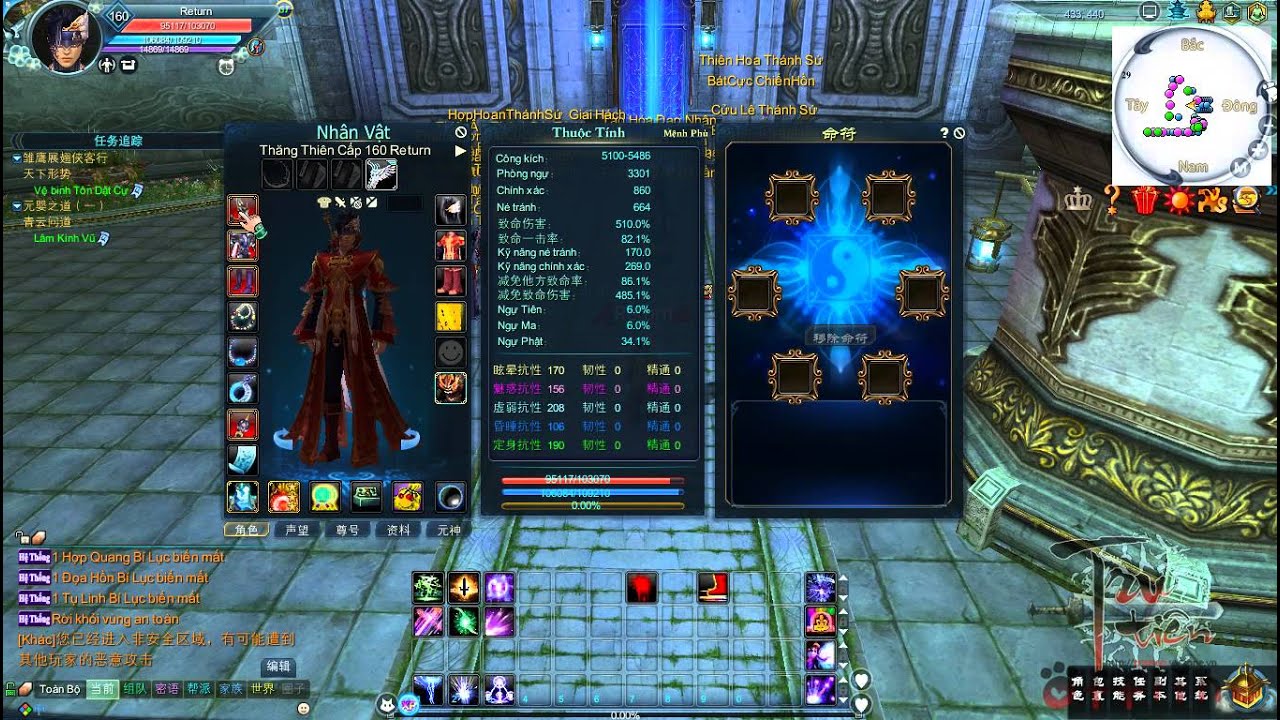Close the Nhân Vật character window
The height and width of the screenshot is (720, 1280).
(461, 132)
